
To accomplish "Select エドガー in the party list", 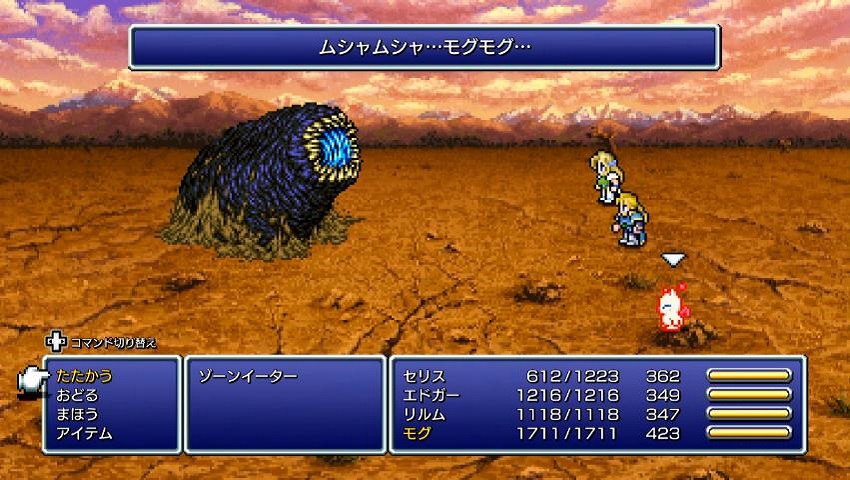I will [x=431, y=395].
